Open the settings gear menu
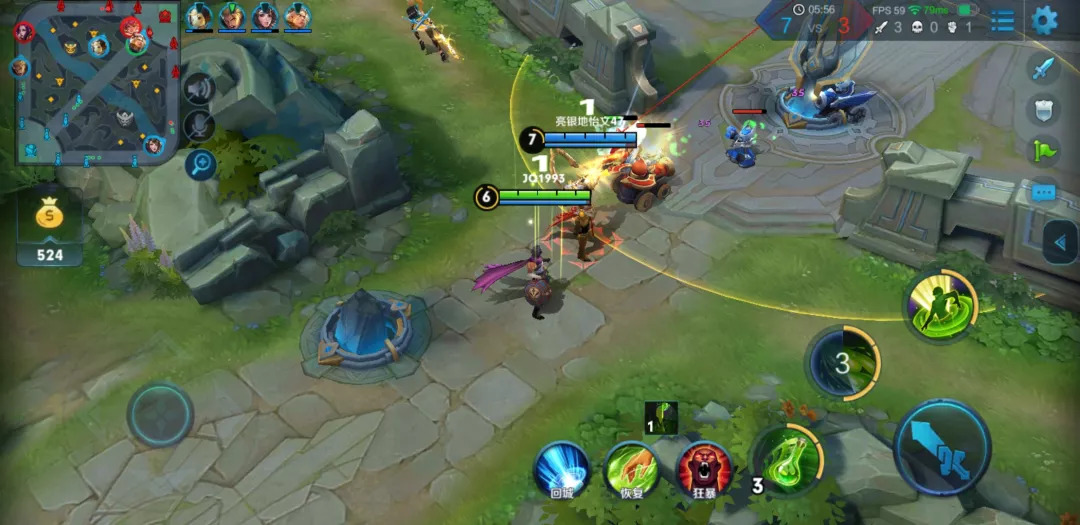Screen dimensions: 1080x525 coord(1045,19)
